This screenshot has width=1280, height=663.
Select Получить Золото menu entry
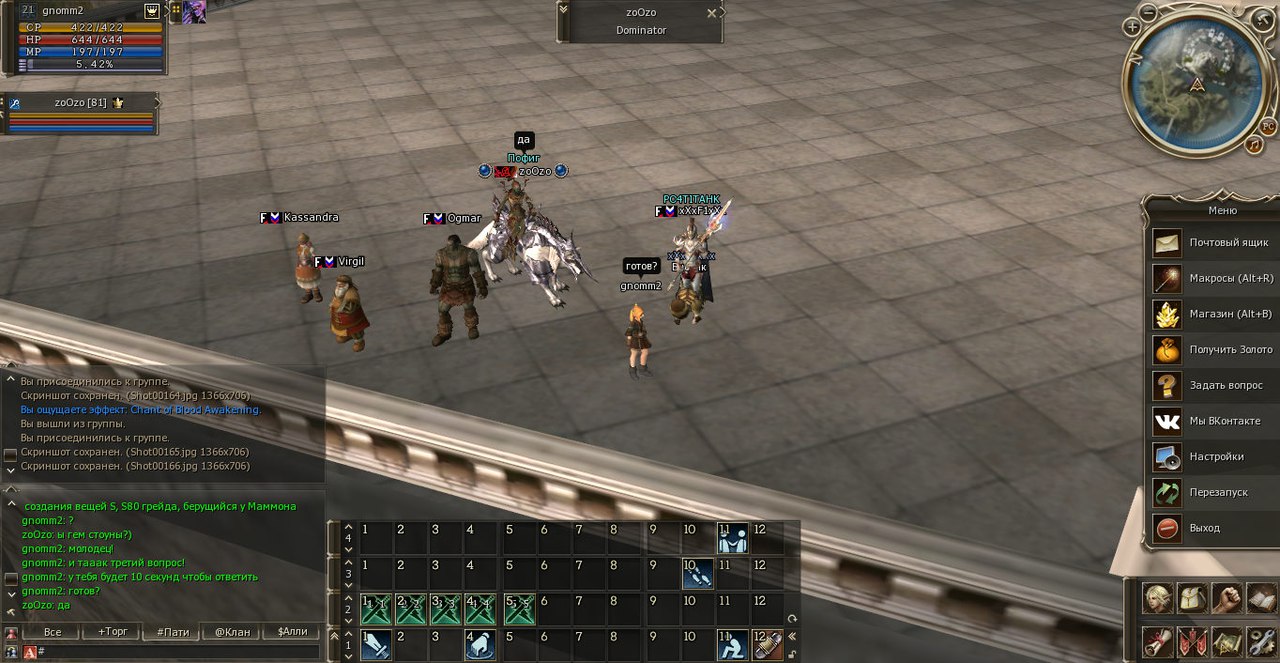coord(1210,350)
